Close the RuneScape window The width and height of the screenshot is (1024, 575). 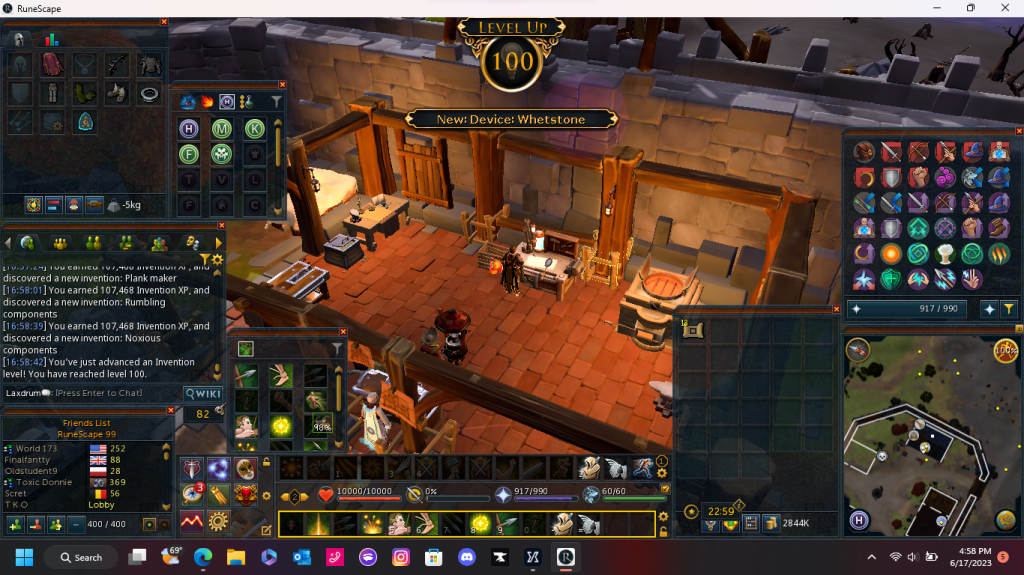point(1002,8)
